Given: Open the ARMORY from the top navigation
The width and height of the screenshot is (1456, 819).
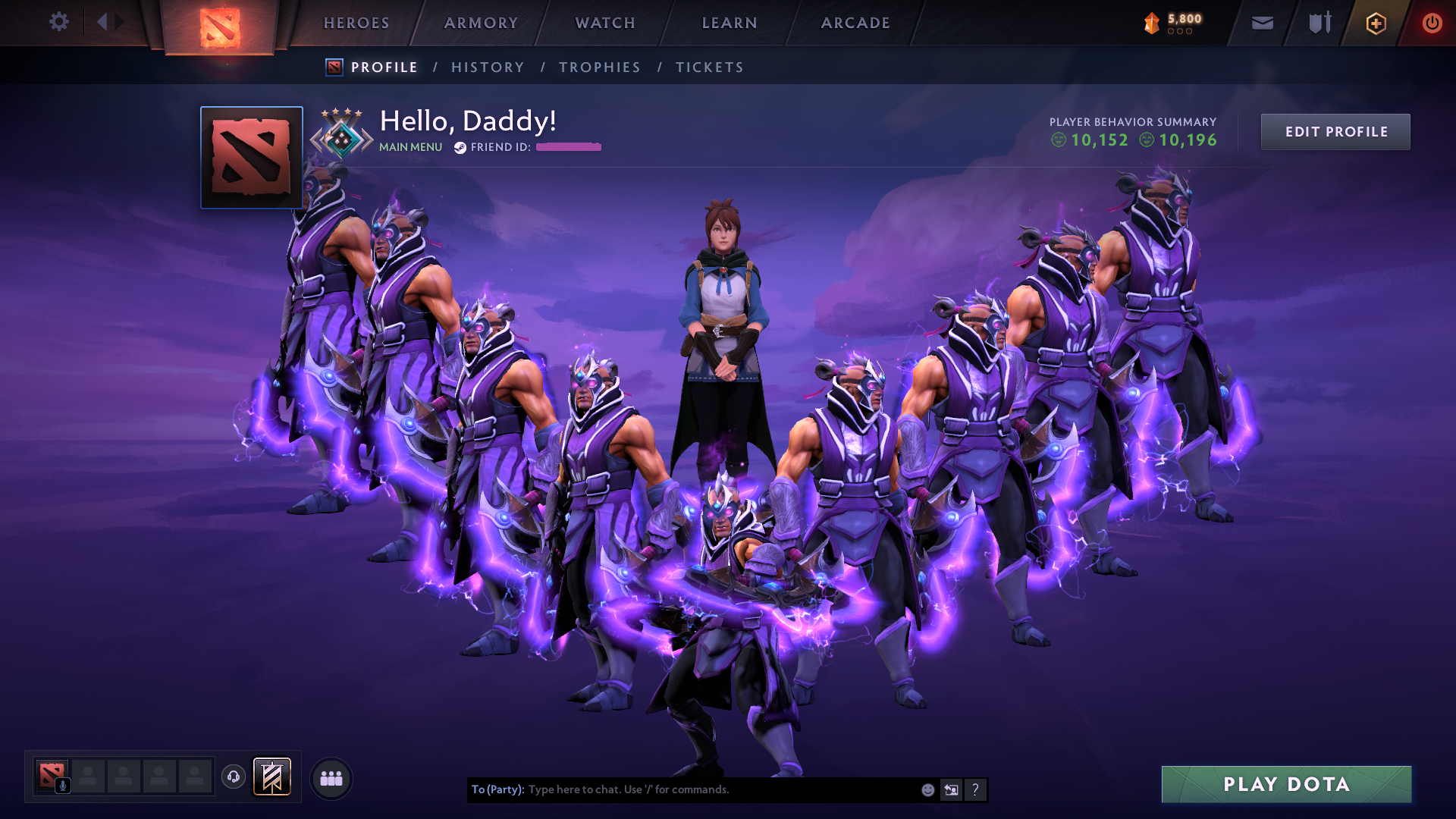Looking at the screenshot, I should (481, 23).
